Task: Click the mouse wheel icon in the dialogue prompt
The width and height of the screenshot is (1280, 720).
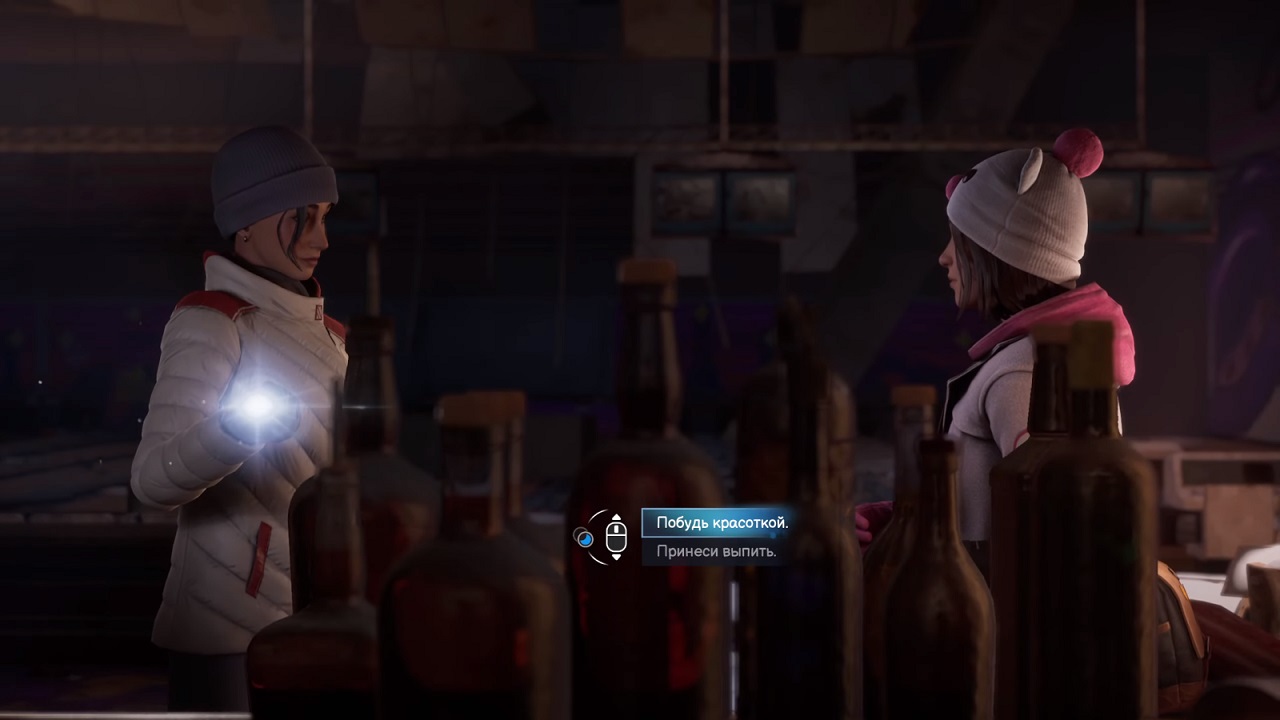Action: [616, 537]
